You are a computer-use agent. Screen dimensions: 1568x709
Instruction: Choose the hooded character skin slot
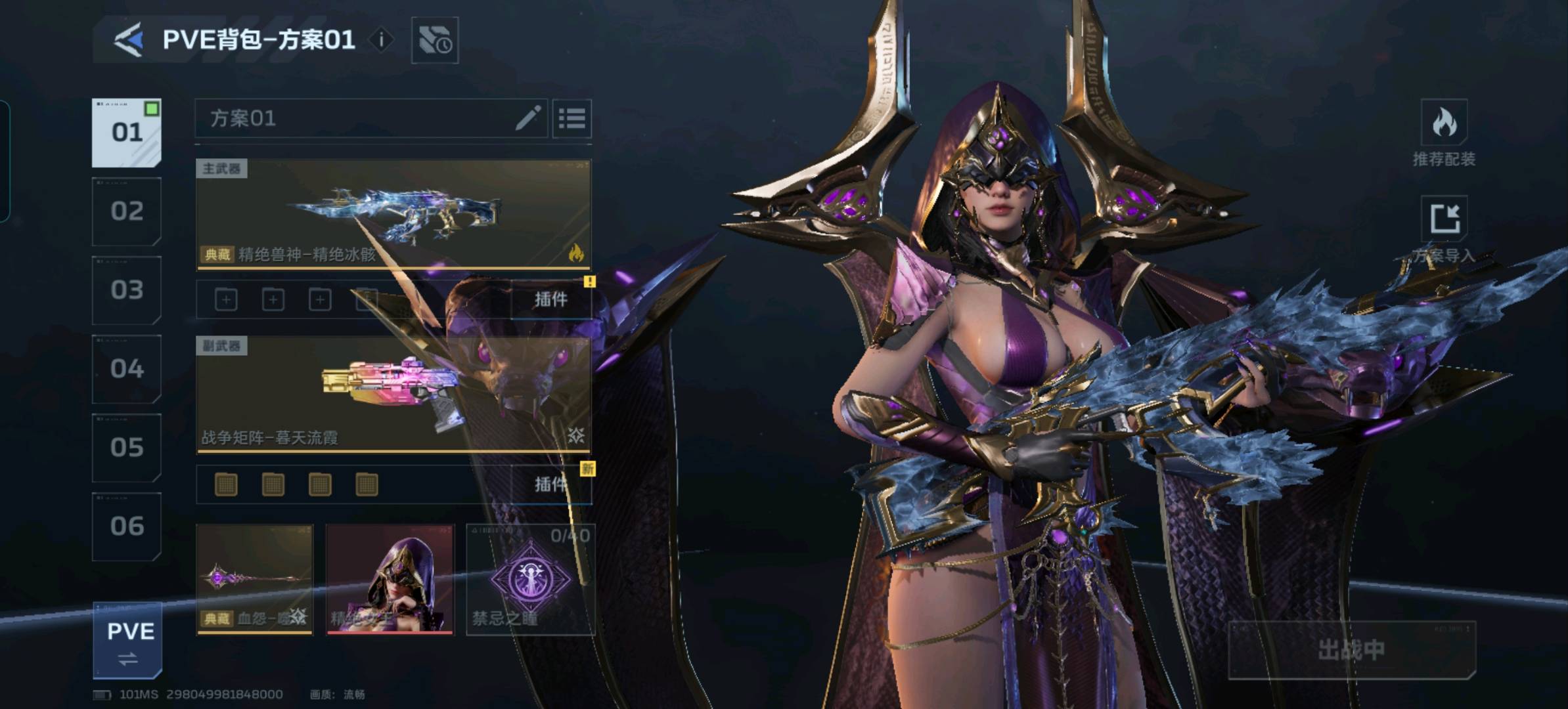pyautogui.click(x=390, y=579)
